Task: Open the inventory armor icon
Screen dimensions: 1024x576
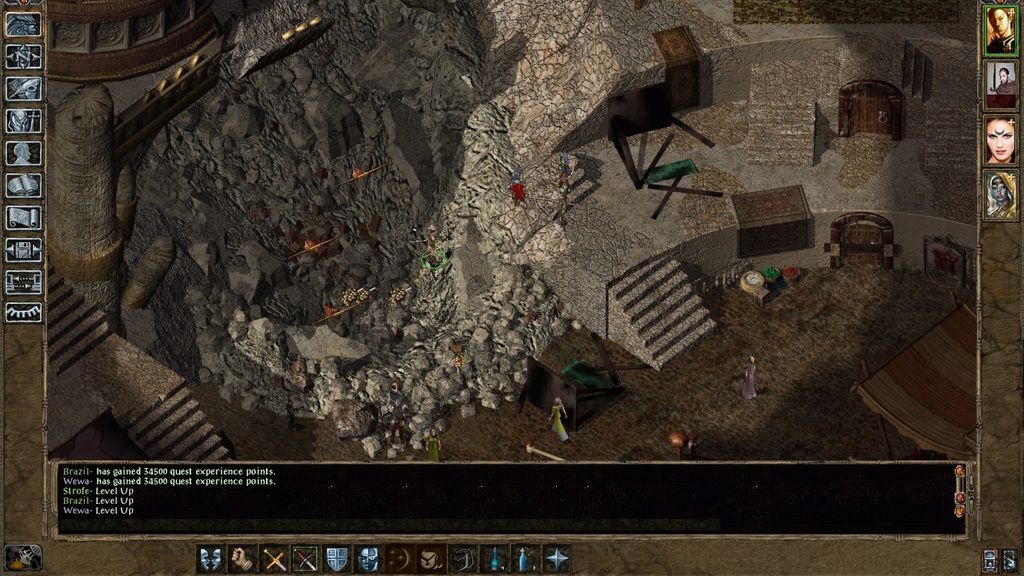Action: (23, 121)
